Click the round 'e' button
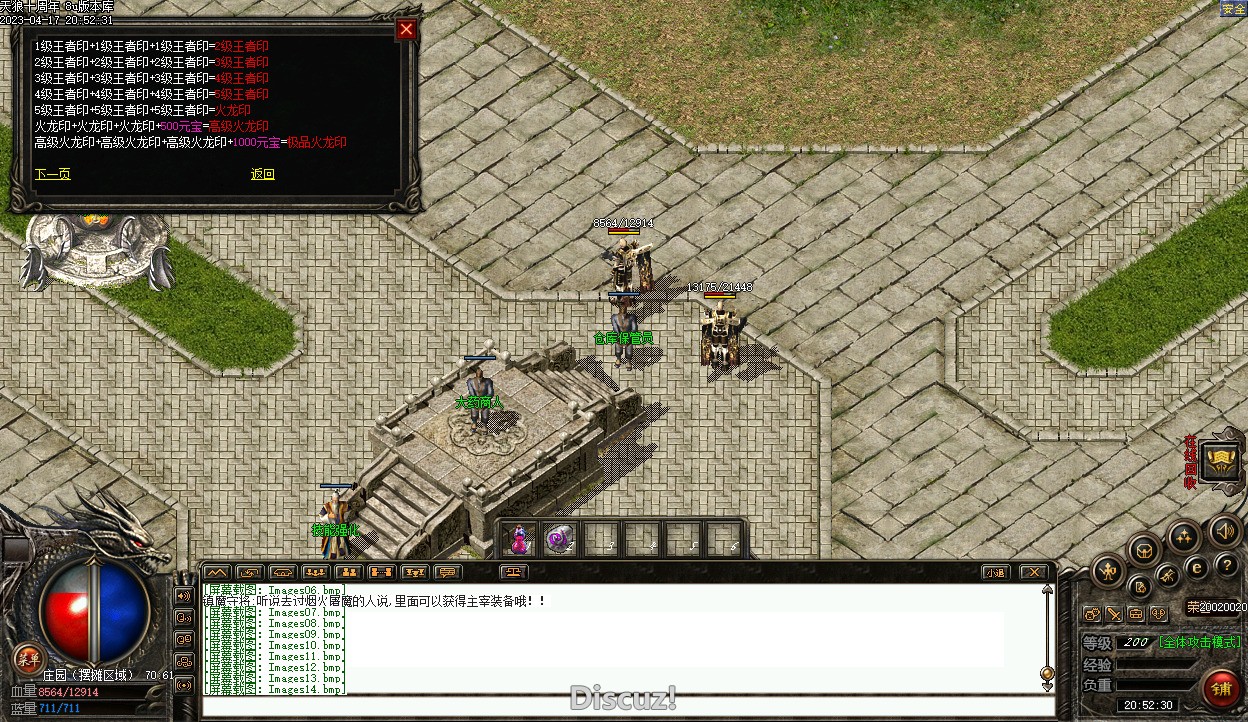The image size is (1248, 722). coord(1196,568)
